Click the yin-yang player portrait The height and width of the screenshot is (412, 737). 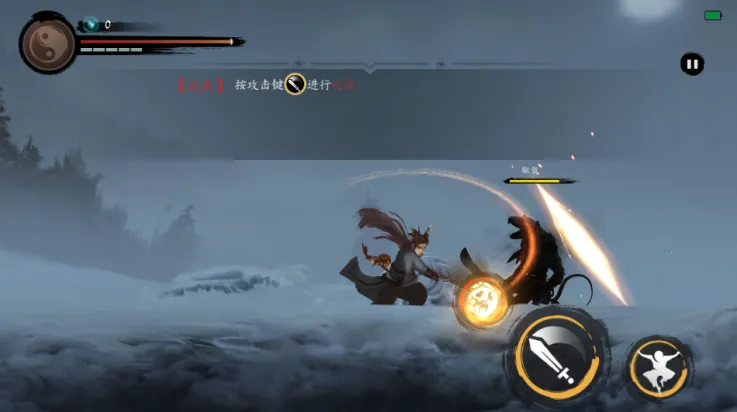click(47, 44)
